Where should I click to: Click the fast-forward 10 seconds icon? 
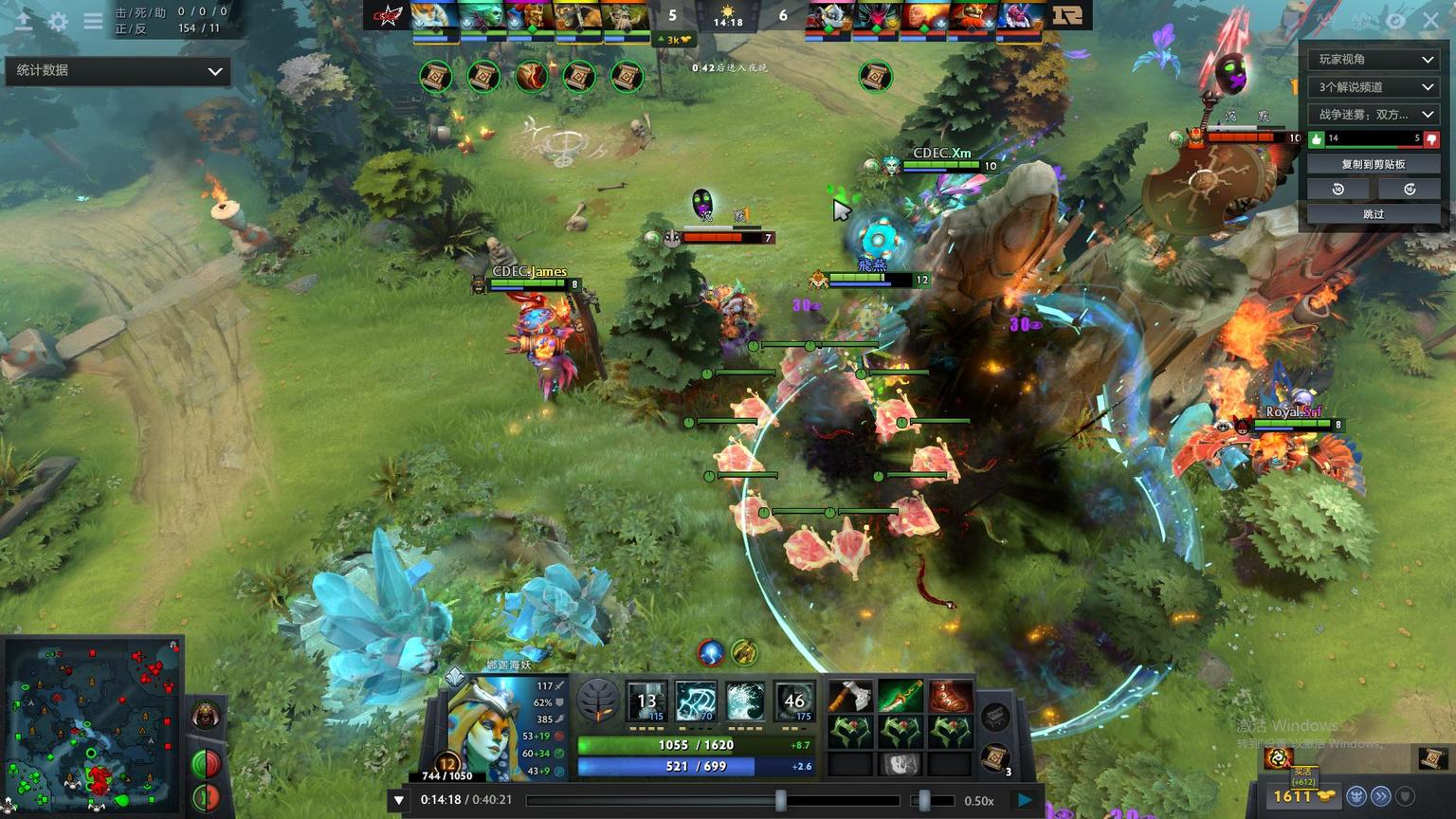click(1410, 189)
